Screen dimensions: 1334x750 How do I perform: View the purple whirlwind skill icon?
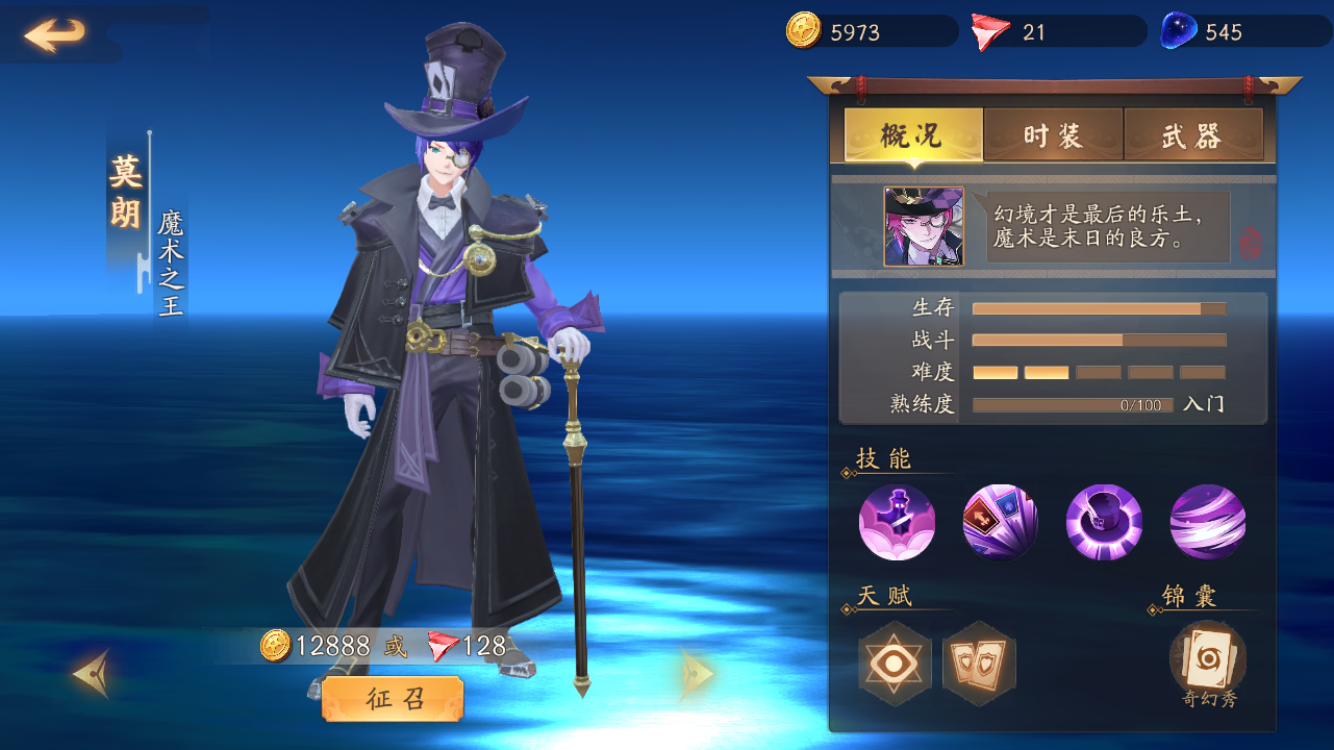click(x=1208, y=522)
